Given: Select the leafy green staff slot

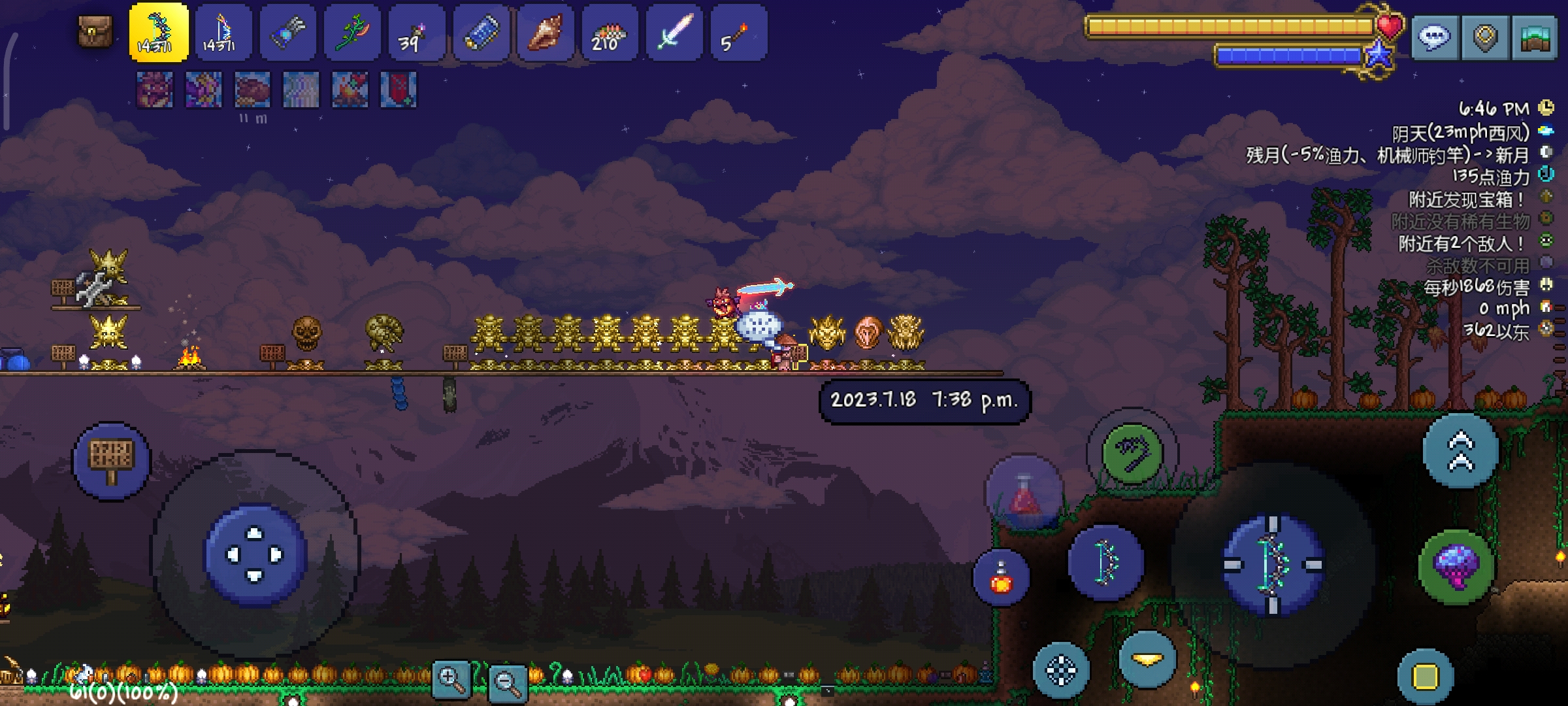Looking at the screenshot, I should click(x=351, y=33).
